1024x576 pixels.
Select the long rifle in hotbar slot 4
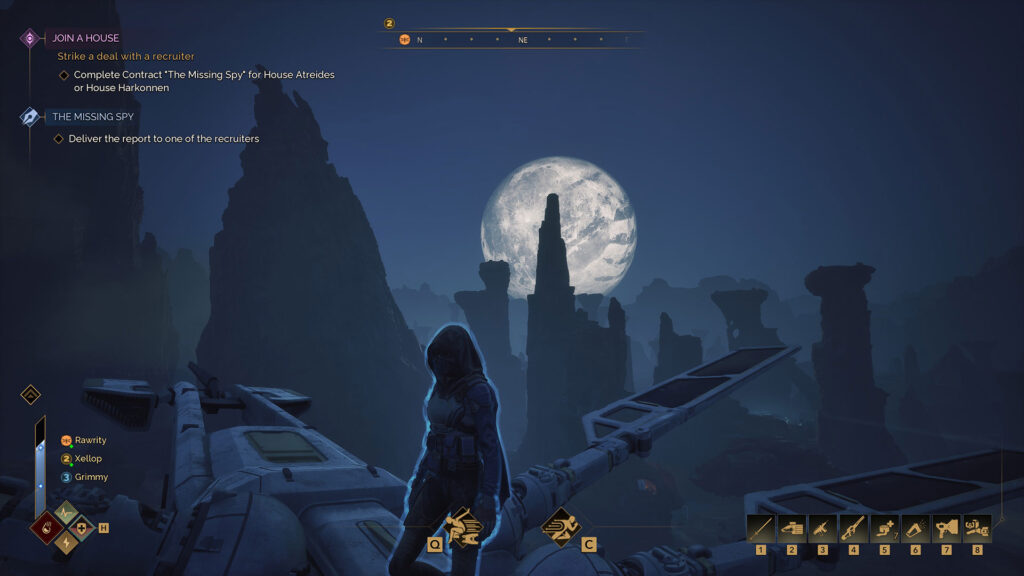pos(854,527)
